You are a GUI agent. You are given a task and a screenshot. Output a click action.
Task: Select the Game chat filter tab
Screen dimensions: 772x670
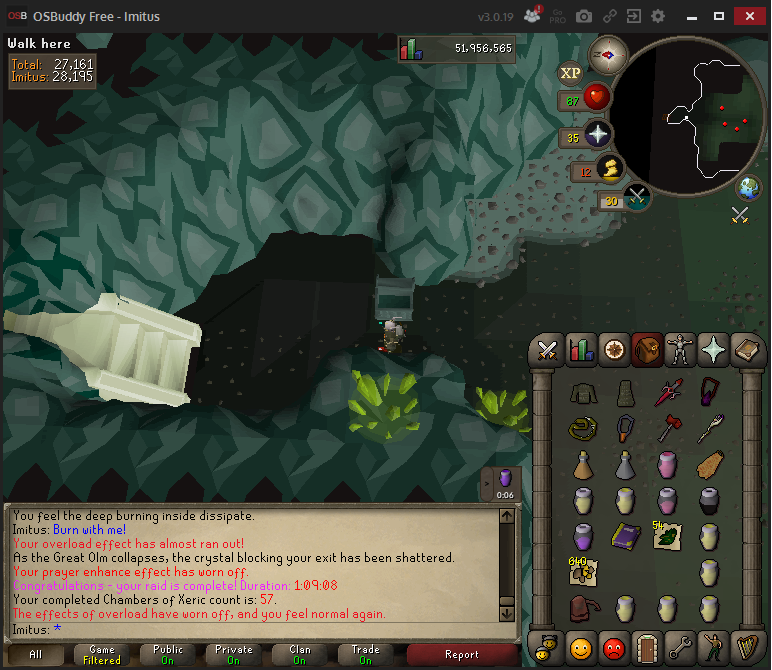[101, 655]
